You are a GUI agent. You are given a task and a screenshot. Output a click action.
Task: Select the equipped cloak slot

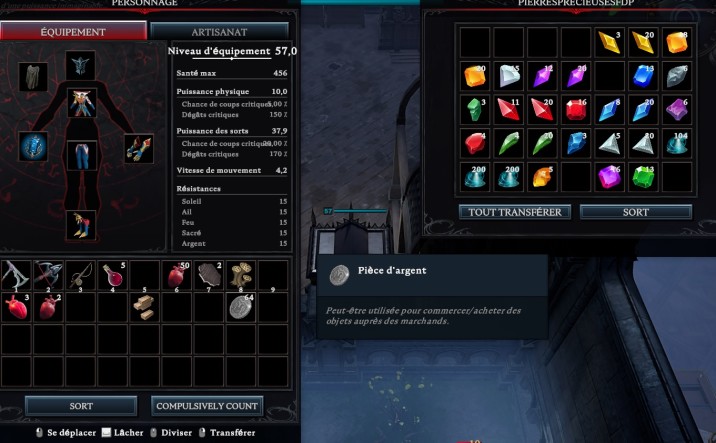click(x=35, y=77)
